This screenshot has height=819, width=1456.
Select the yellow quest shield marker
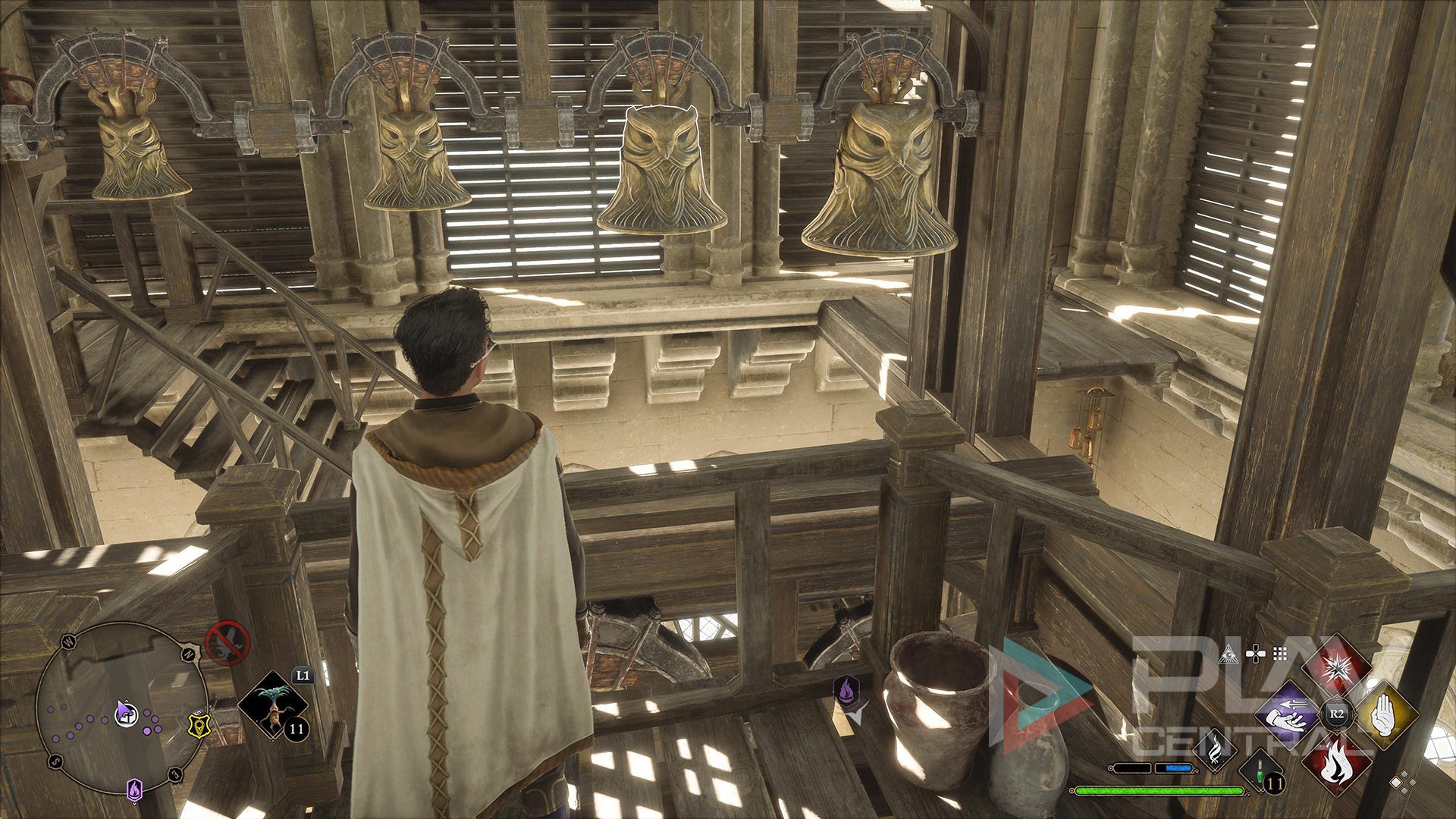point(198,726)
